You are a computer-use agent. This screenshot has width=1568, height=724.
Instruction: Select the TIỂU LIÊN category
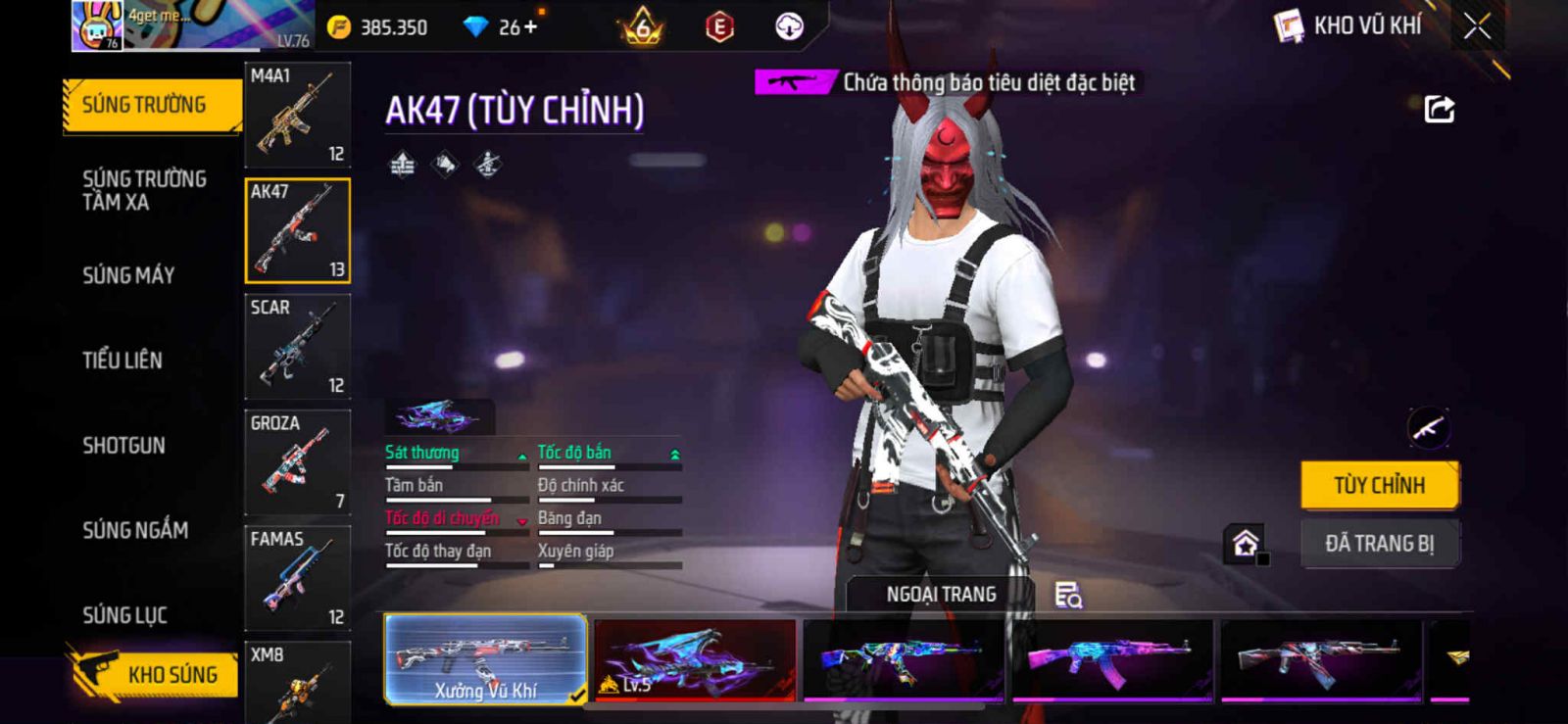[122, 361]
